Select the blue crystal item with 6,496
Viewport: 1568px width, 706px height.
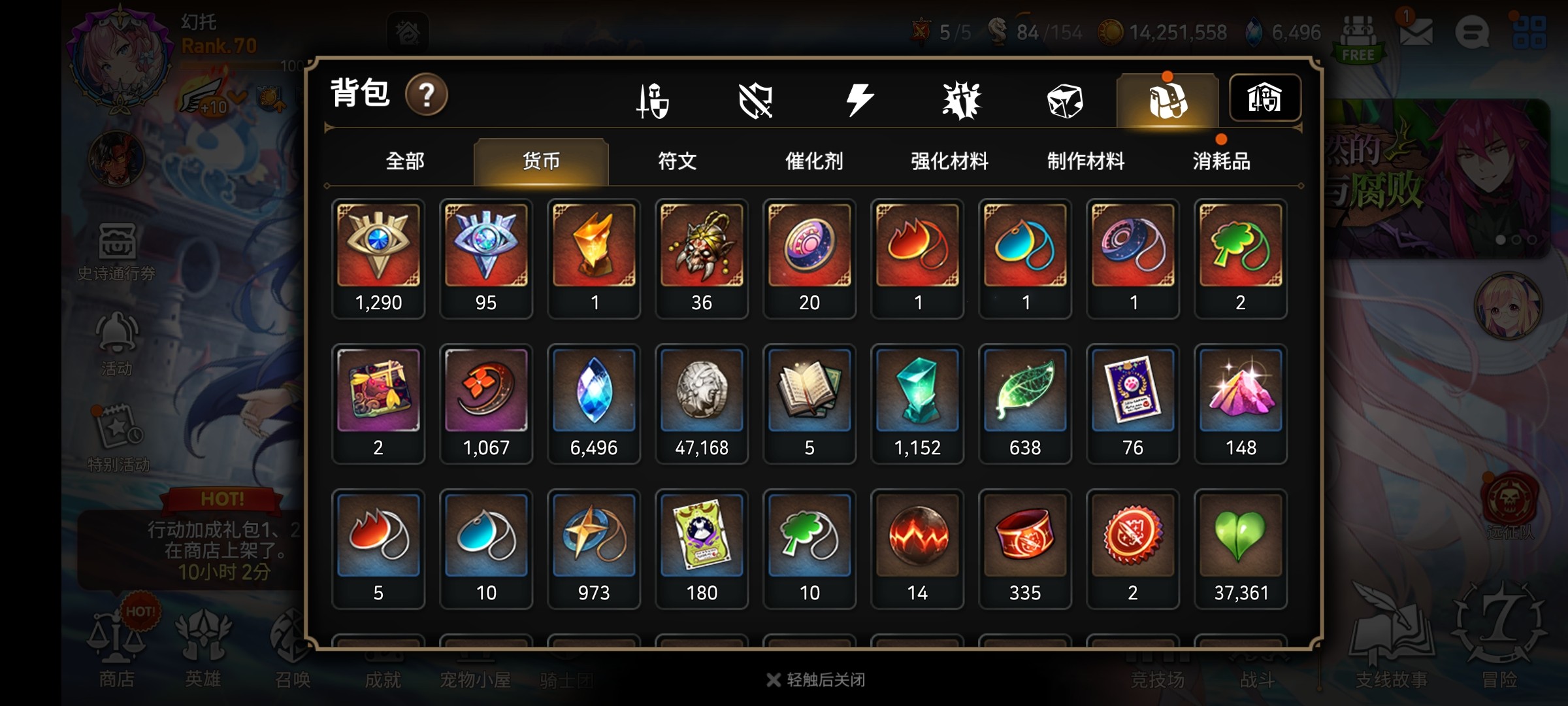pos(593,403)
